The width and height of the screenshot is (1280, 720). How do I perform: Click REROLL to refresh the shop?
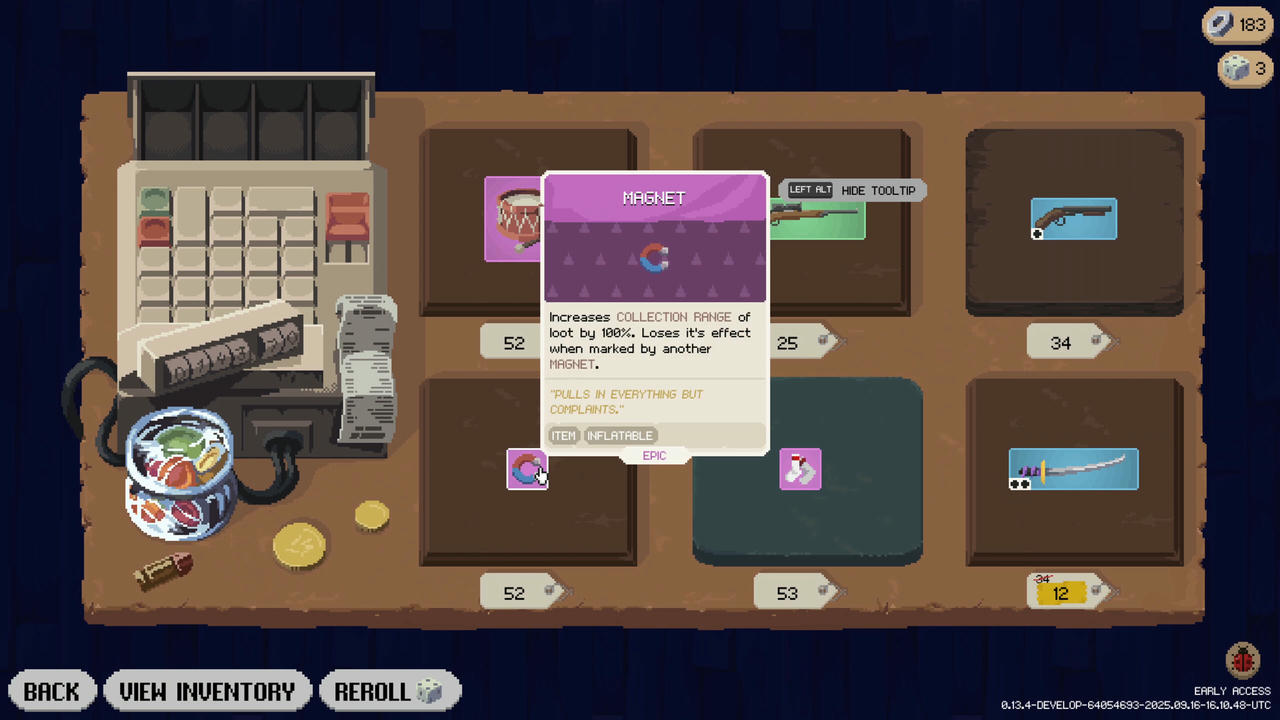pos(390,691)
